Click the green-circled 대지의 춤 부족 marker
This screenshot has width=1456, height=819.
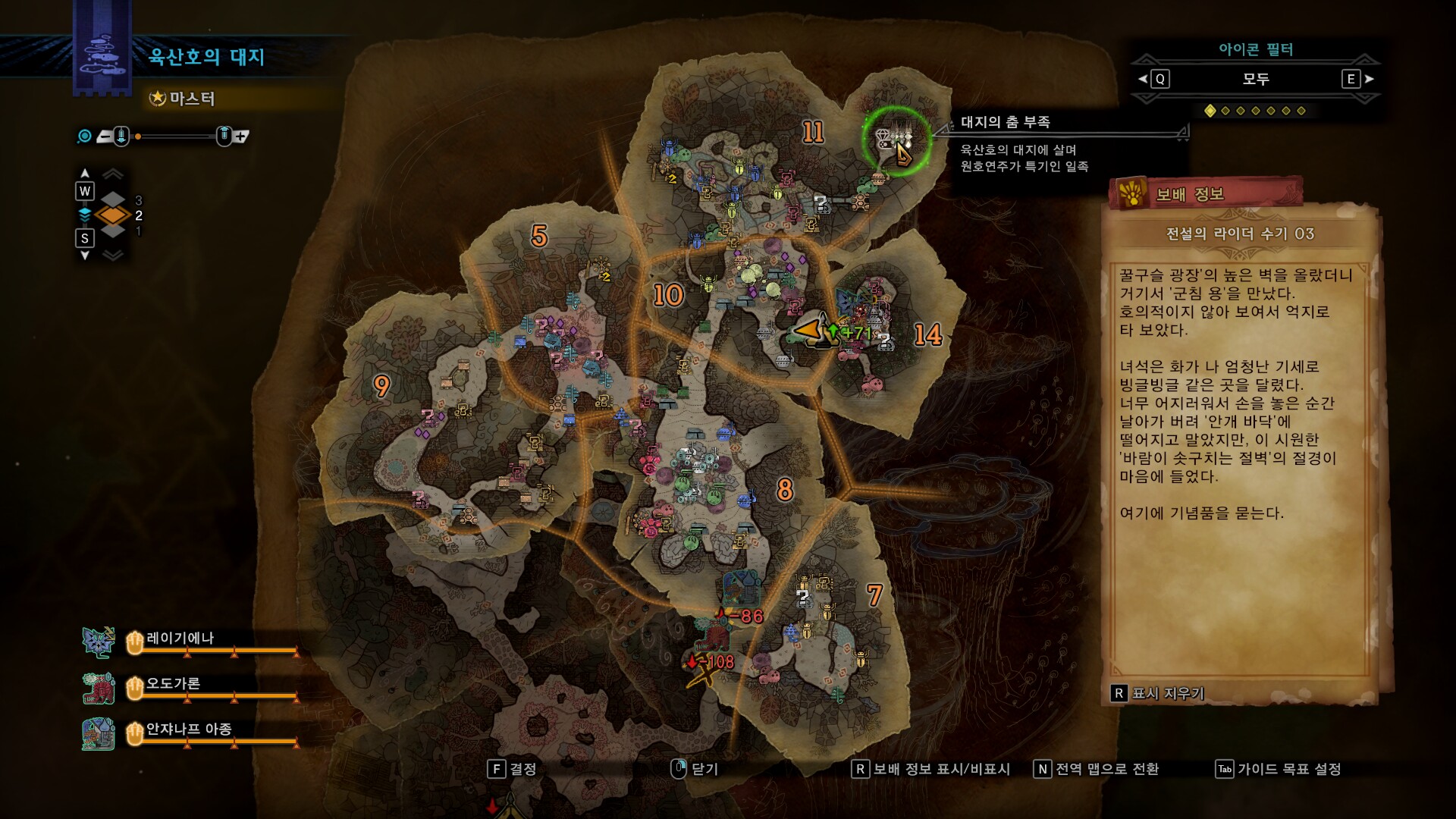pos(896,141)
